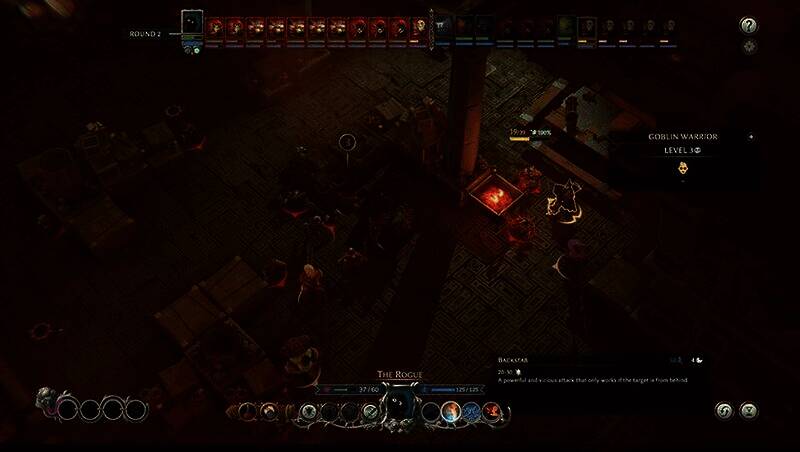Select the skull marker in the turn order

(421, 25)
